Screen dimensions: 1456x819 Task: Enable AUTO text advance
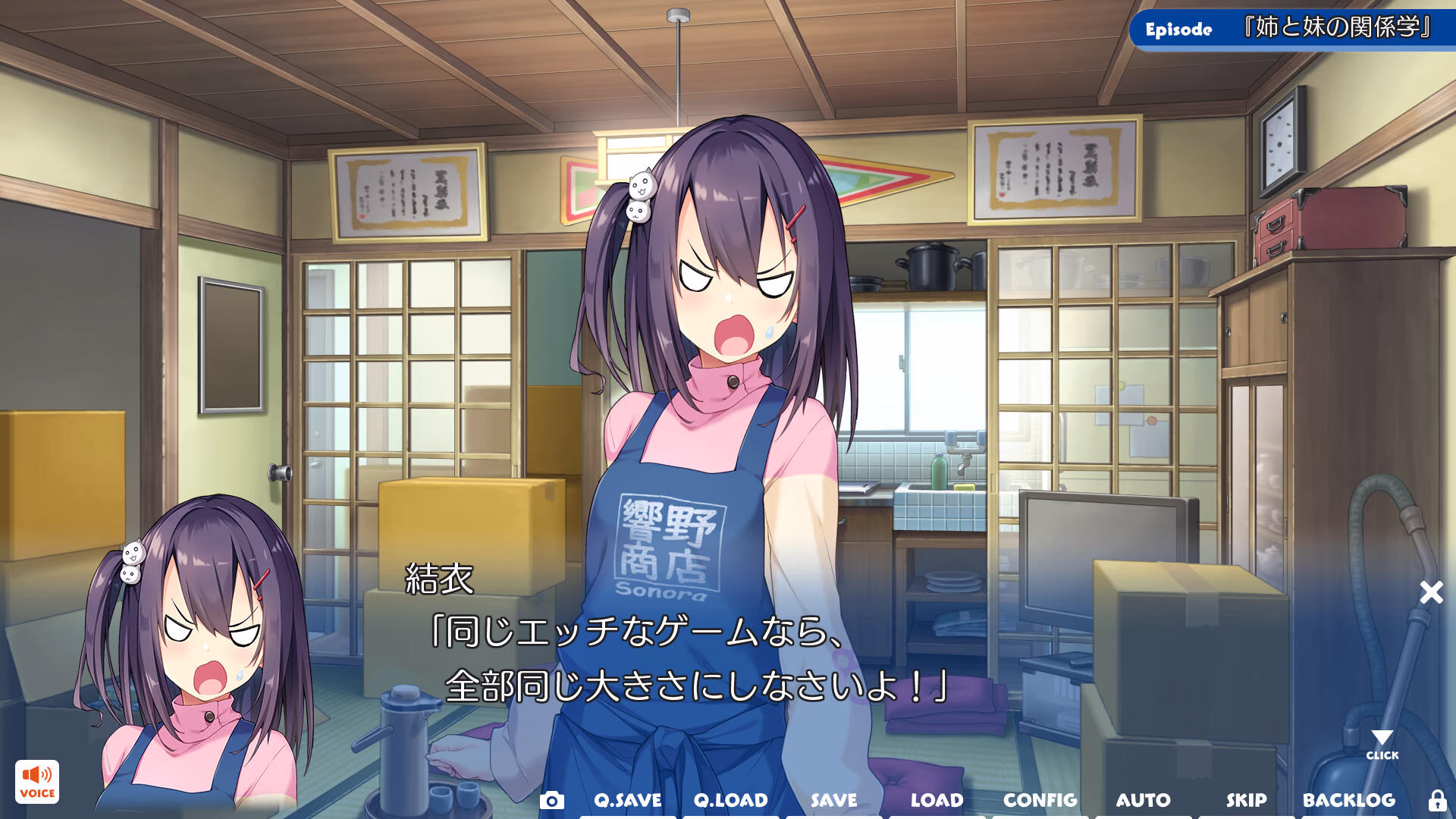pyautogui.click(x=1143, y=800)
